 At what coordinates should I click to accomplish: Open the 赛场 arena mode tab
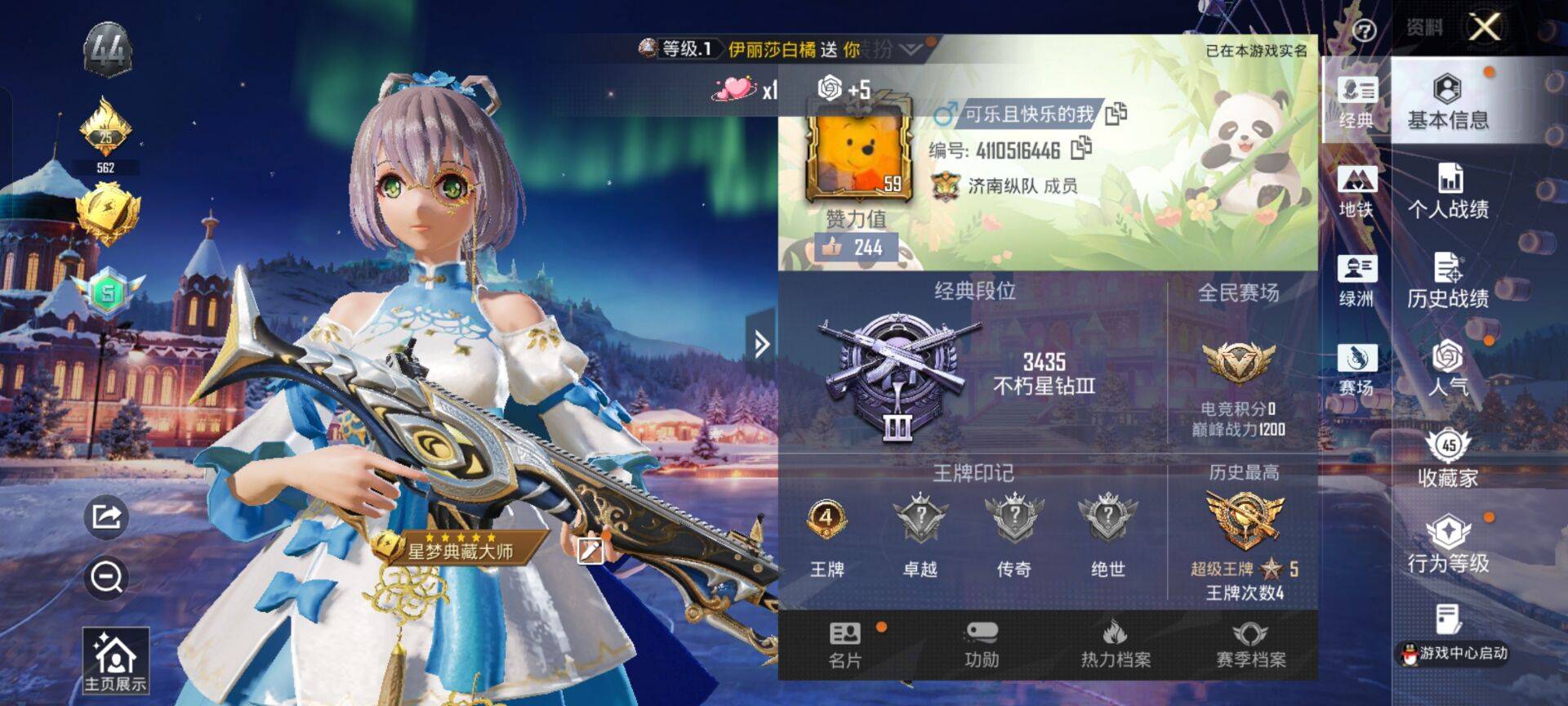(1356, 369)
